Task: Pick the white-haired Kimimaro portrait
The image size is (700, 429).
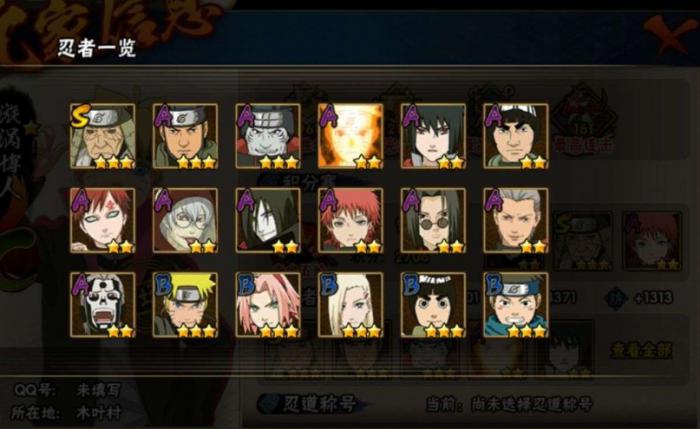Action: pos(186,220)
